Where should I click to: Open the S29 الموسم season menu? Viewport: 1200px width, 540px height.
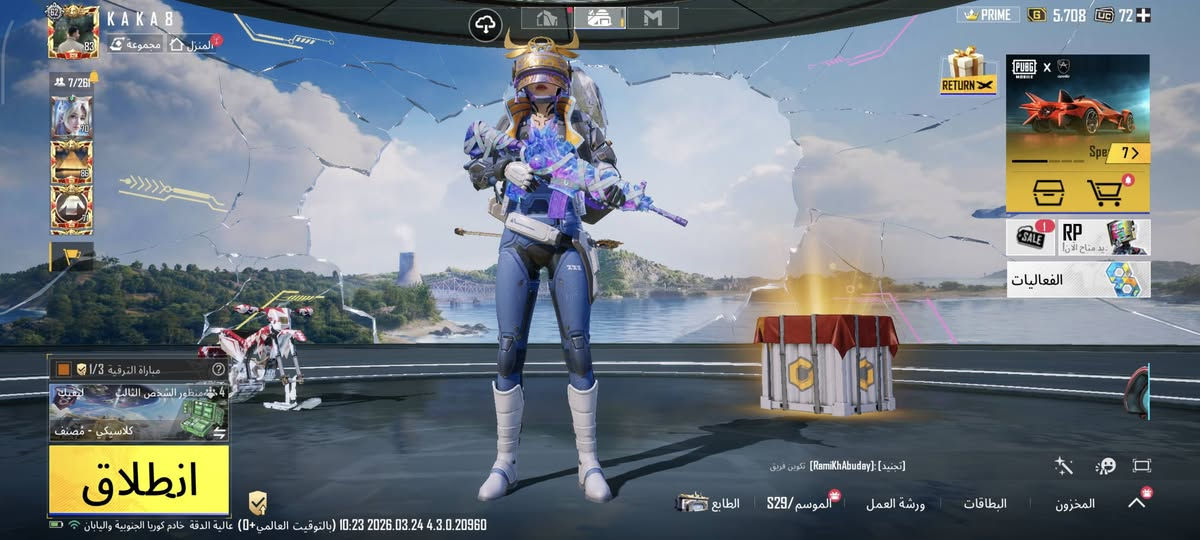click(800, 503)
